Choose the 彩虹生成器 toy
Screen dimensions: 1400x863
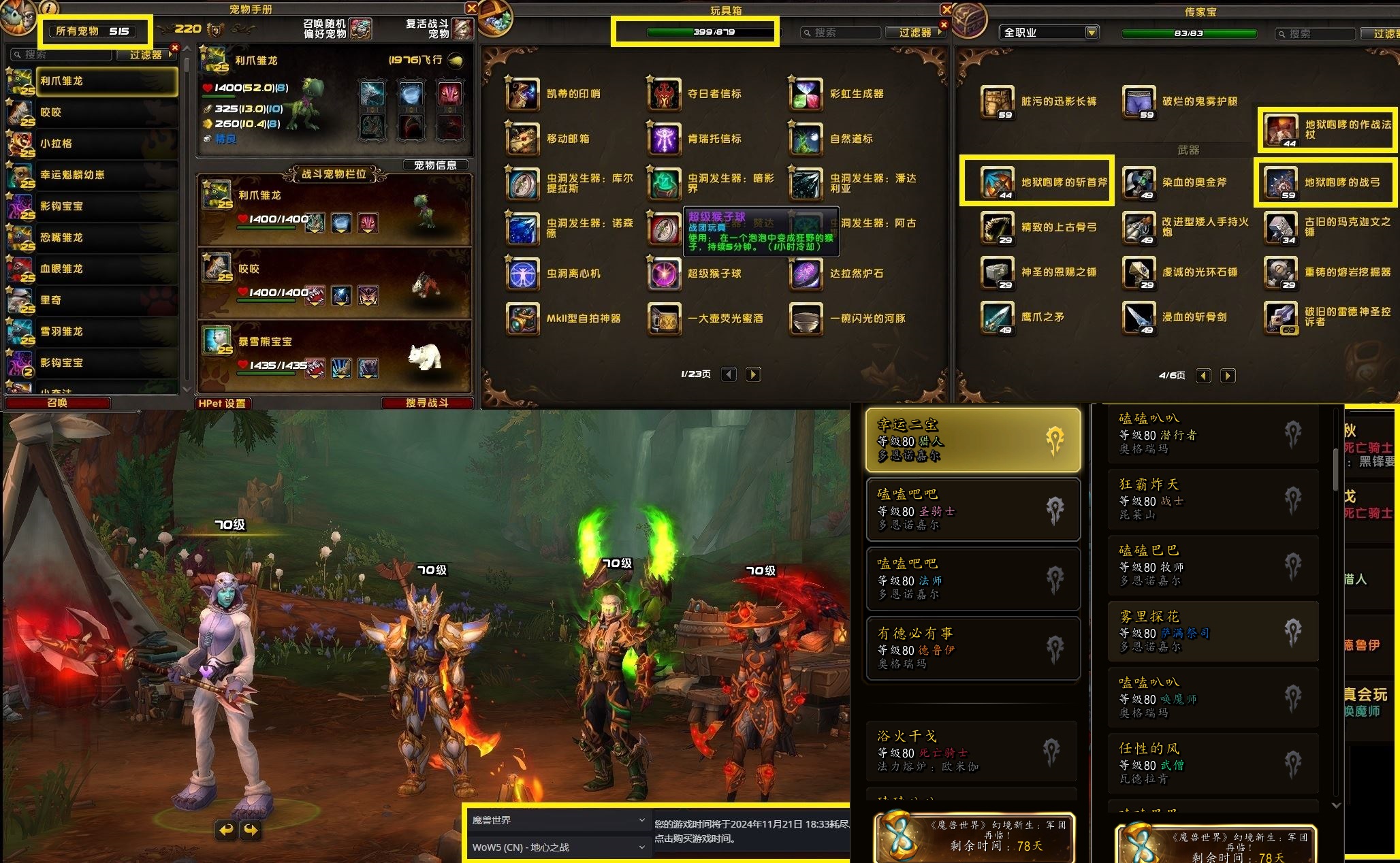pyautogui.click(x=806, y=94)
